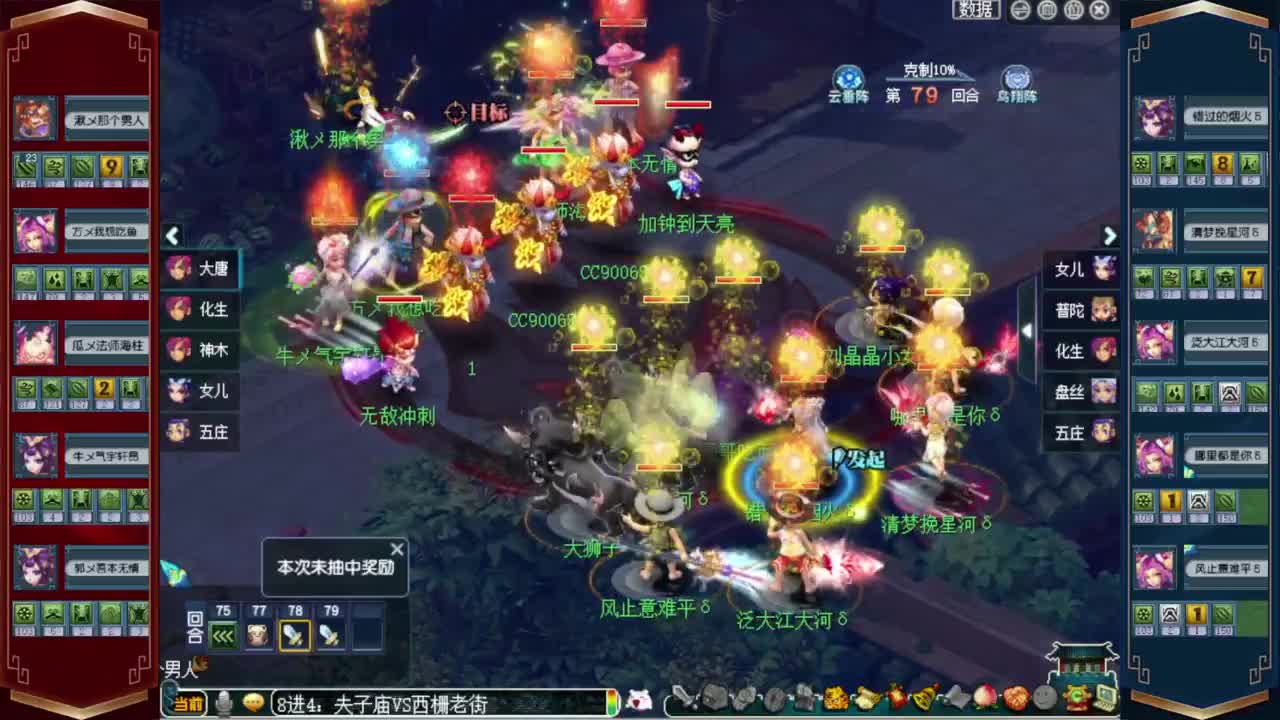Collapse right buff panel via small side arrow
Screen dimensions: 1280x720
(x=1028, y=330)
